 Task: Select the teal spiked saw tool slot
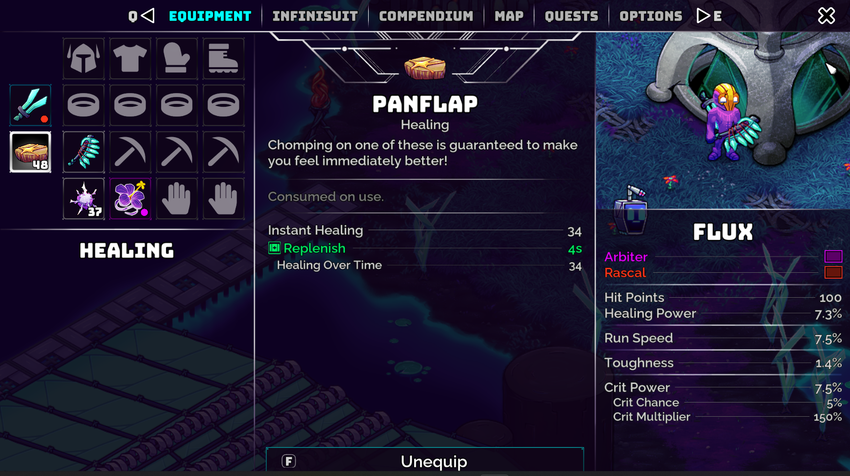coord(84,151)
